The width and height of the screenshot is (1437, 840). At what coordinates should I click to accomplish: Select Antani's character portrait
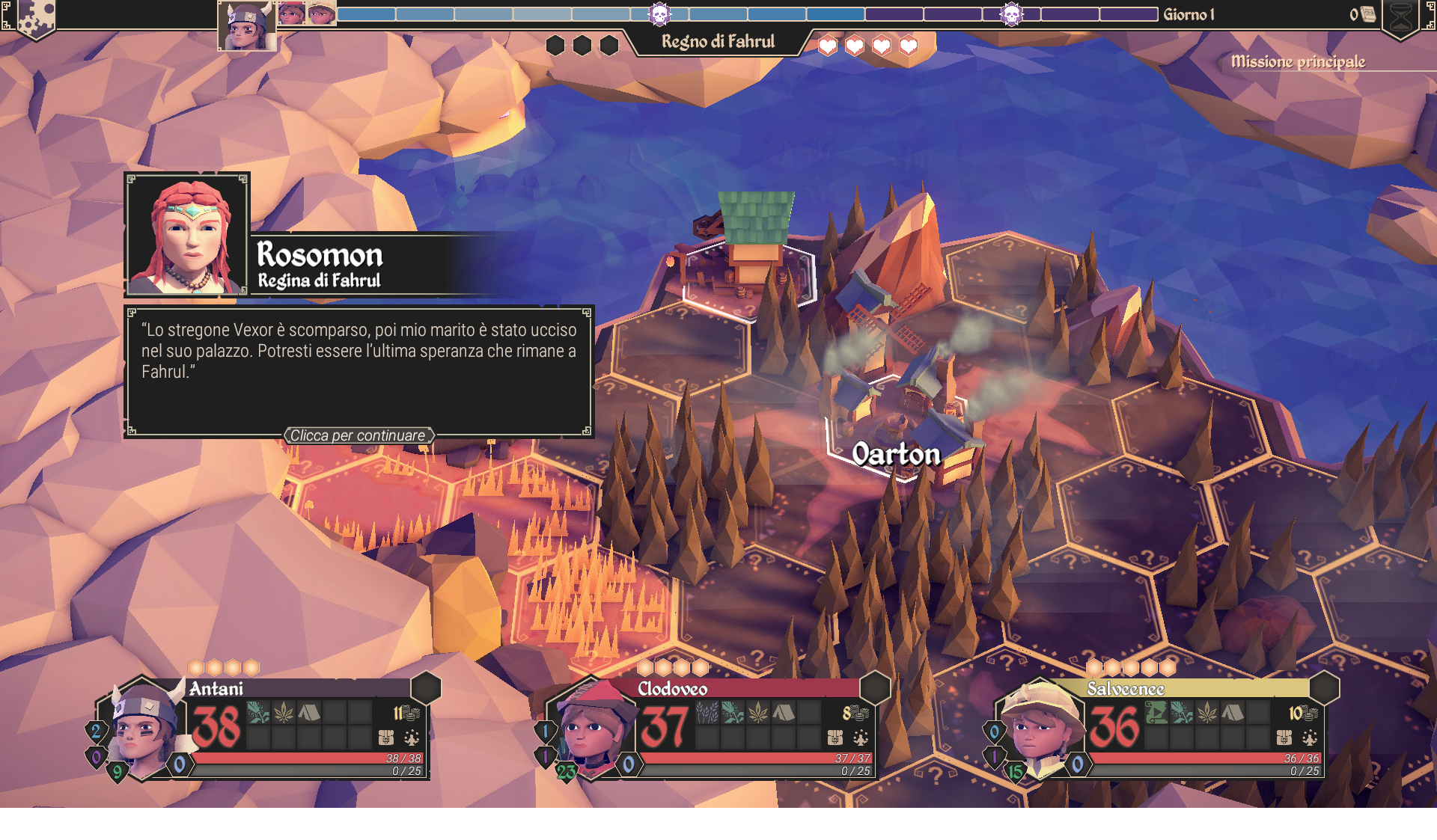point(144,728)
